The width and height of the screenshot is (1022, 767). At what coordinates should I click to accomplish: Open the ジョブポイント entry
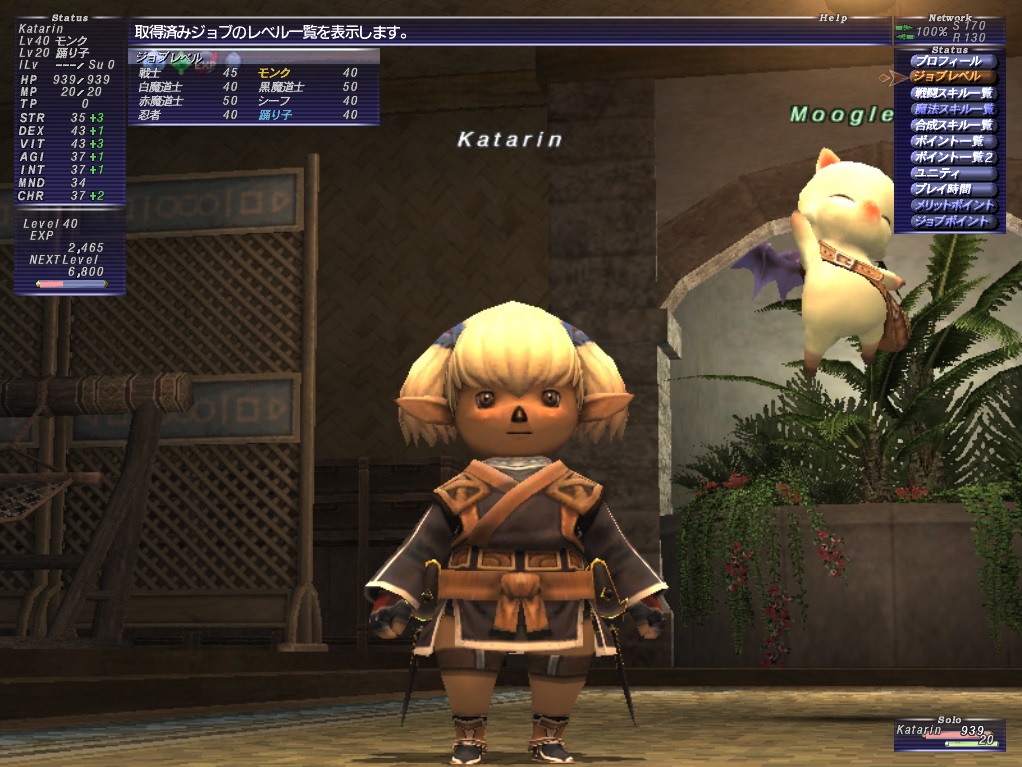pyautogui.click(x=953, y=221)
